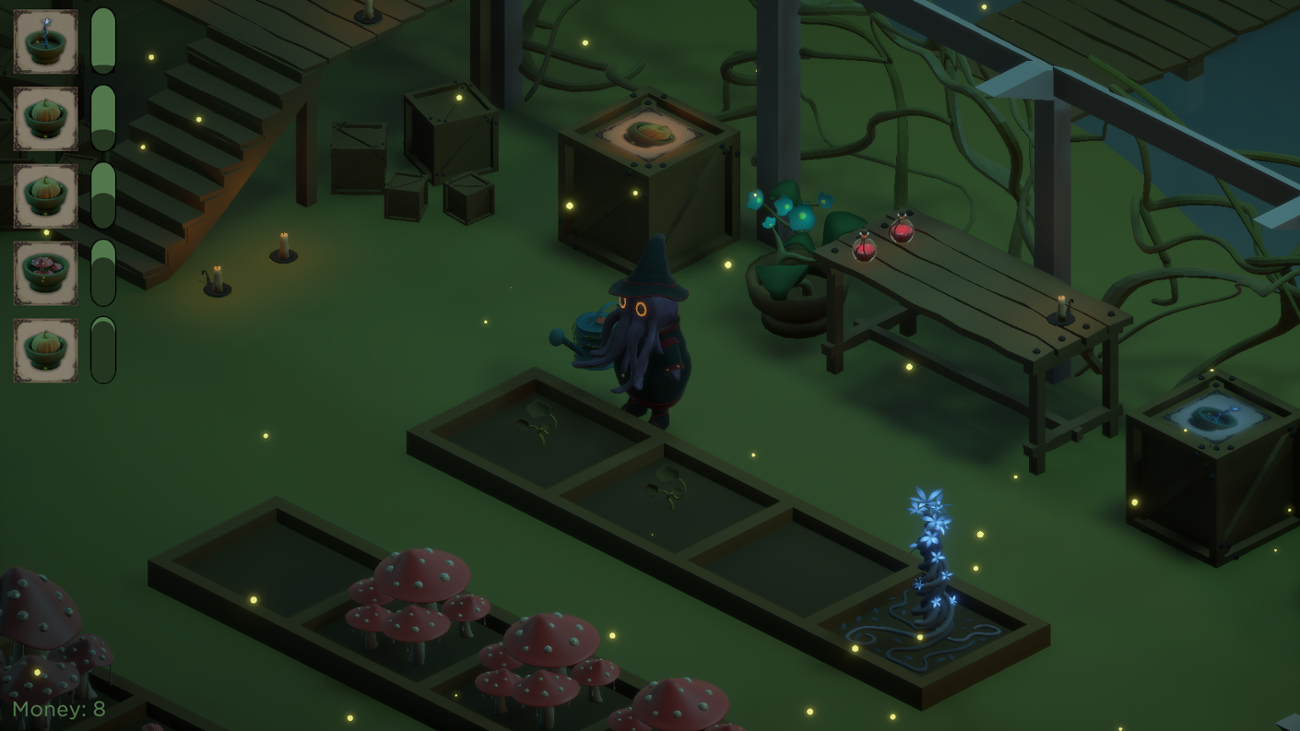The width and height of the screenshot is (1300, 731).
Task: Select the bottom pumpkin seed slot
Action: (x=45, y=350)
